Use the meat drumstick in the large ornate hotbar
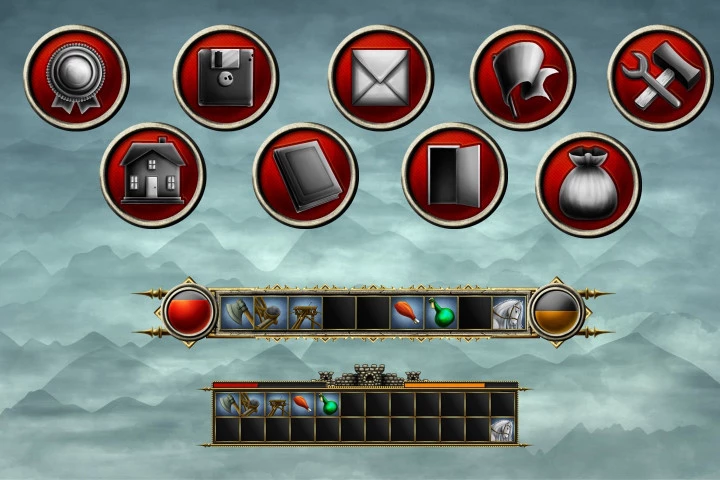720x480 pixels. click(x=406, y=313)
